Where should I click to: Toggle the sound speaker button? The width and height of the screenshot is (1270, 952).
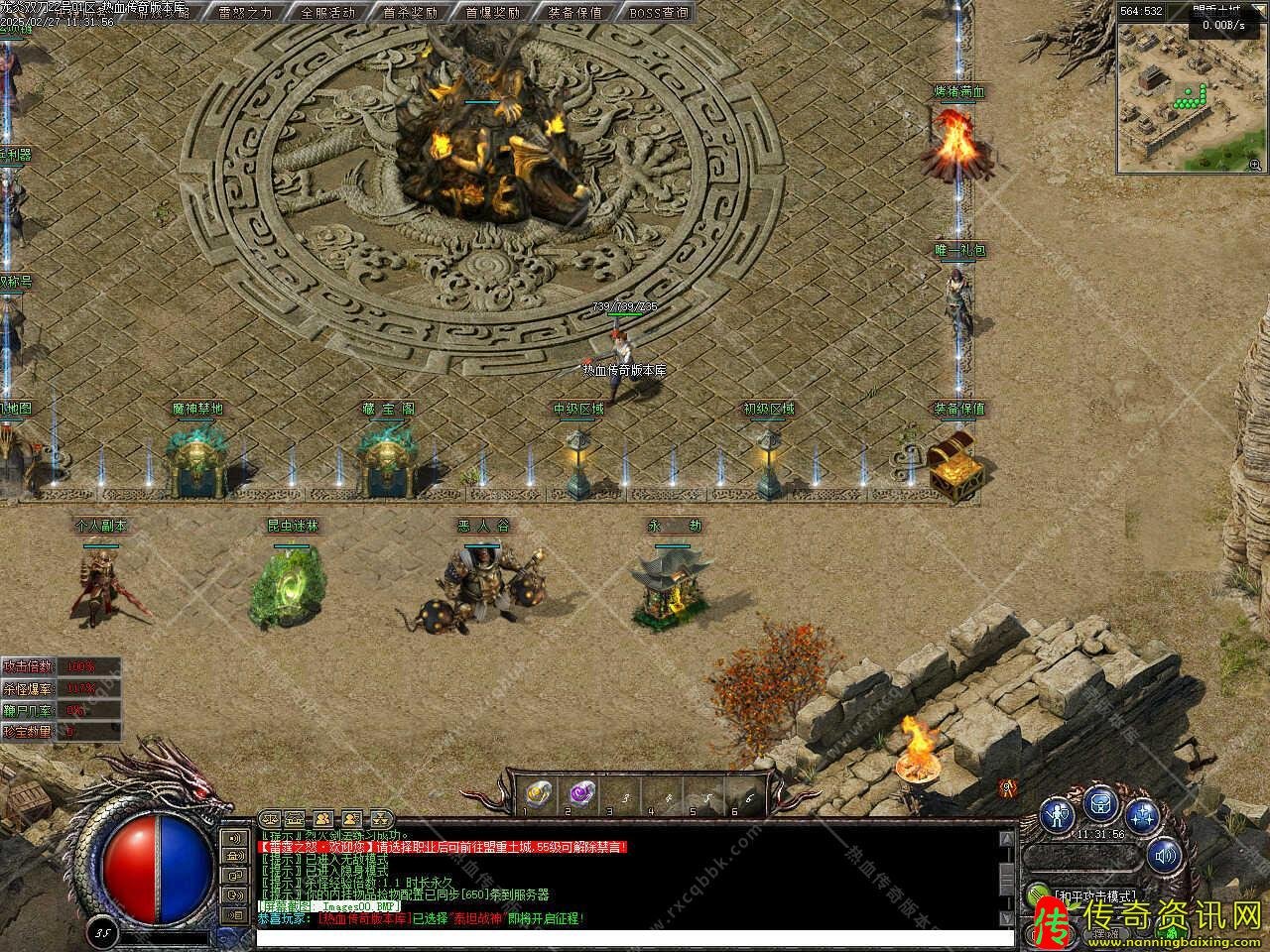point(1165,854)
